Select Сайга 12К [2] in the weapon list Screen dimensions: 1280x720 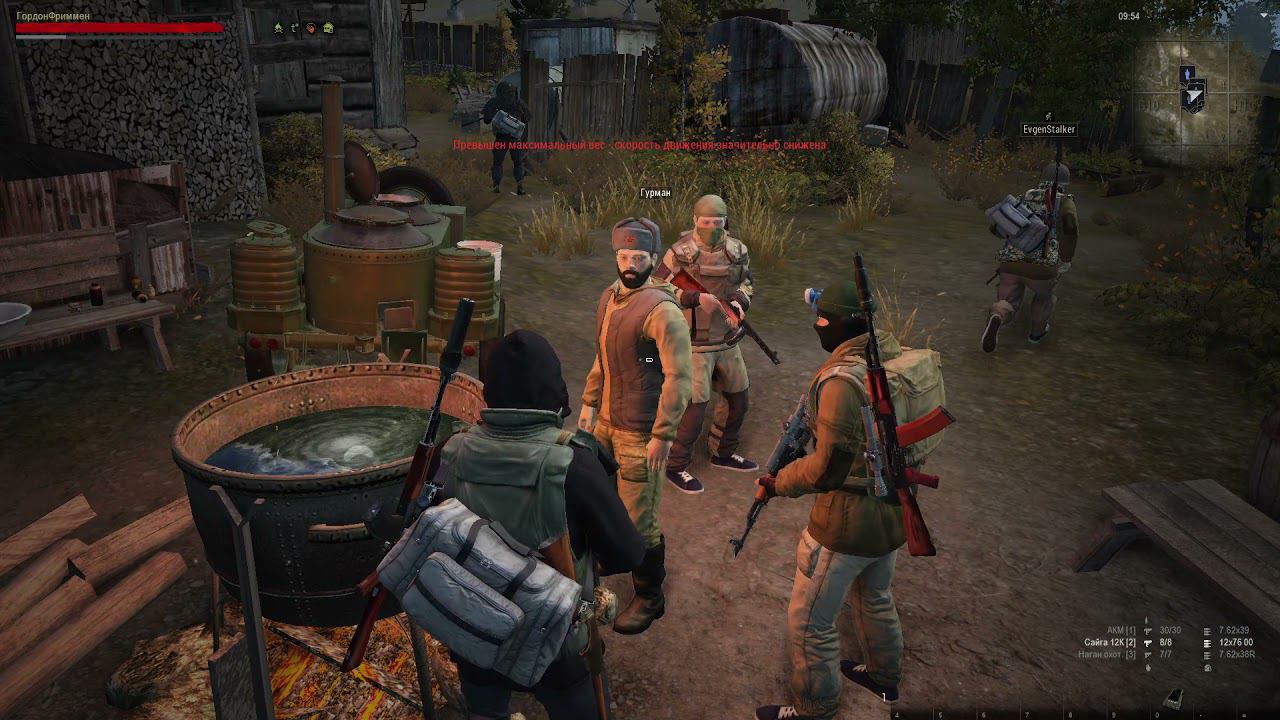tap(1113, 643)
